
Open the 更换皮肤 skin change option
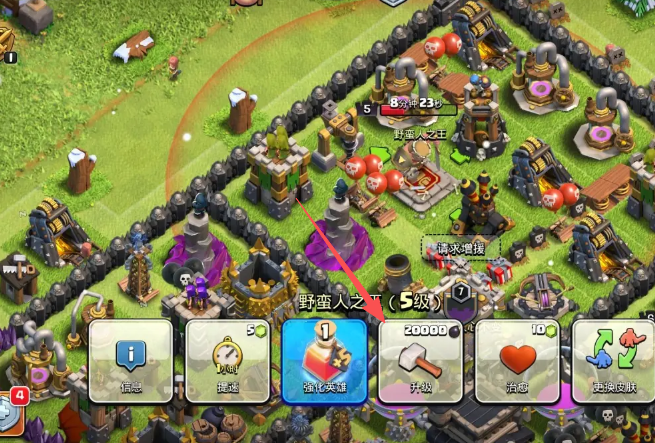pyautogui.click(x=612, y=361)
